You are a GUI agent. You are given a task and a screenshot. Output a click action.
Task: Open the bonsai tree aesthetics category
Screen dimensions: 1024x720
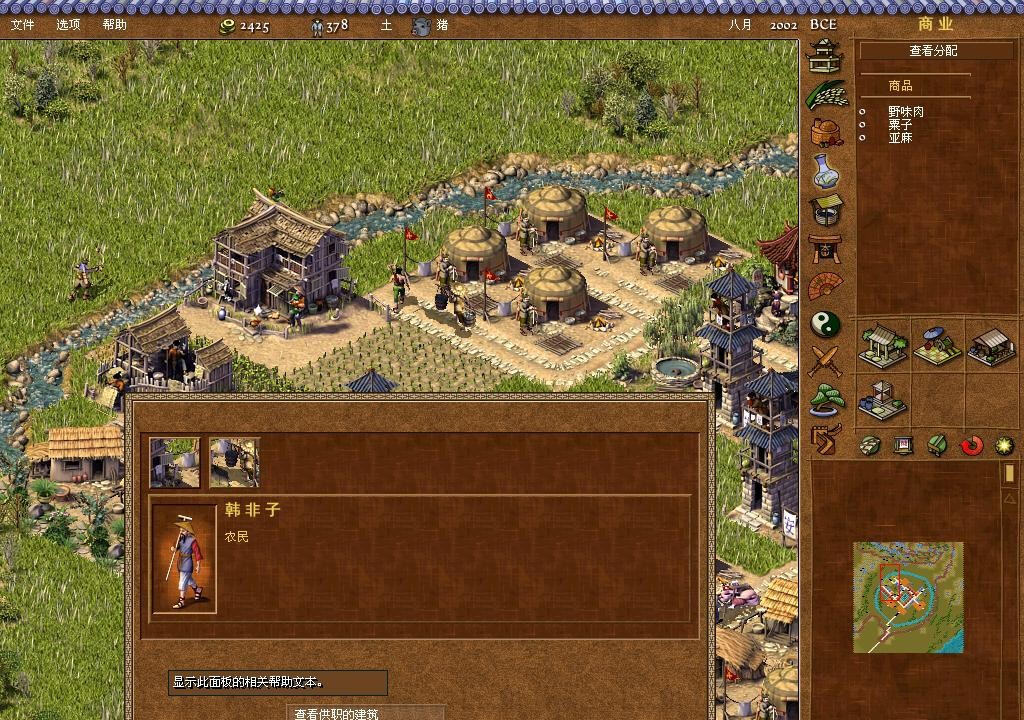tap(827, 399)
